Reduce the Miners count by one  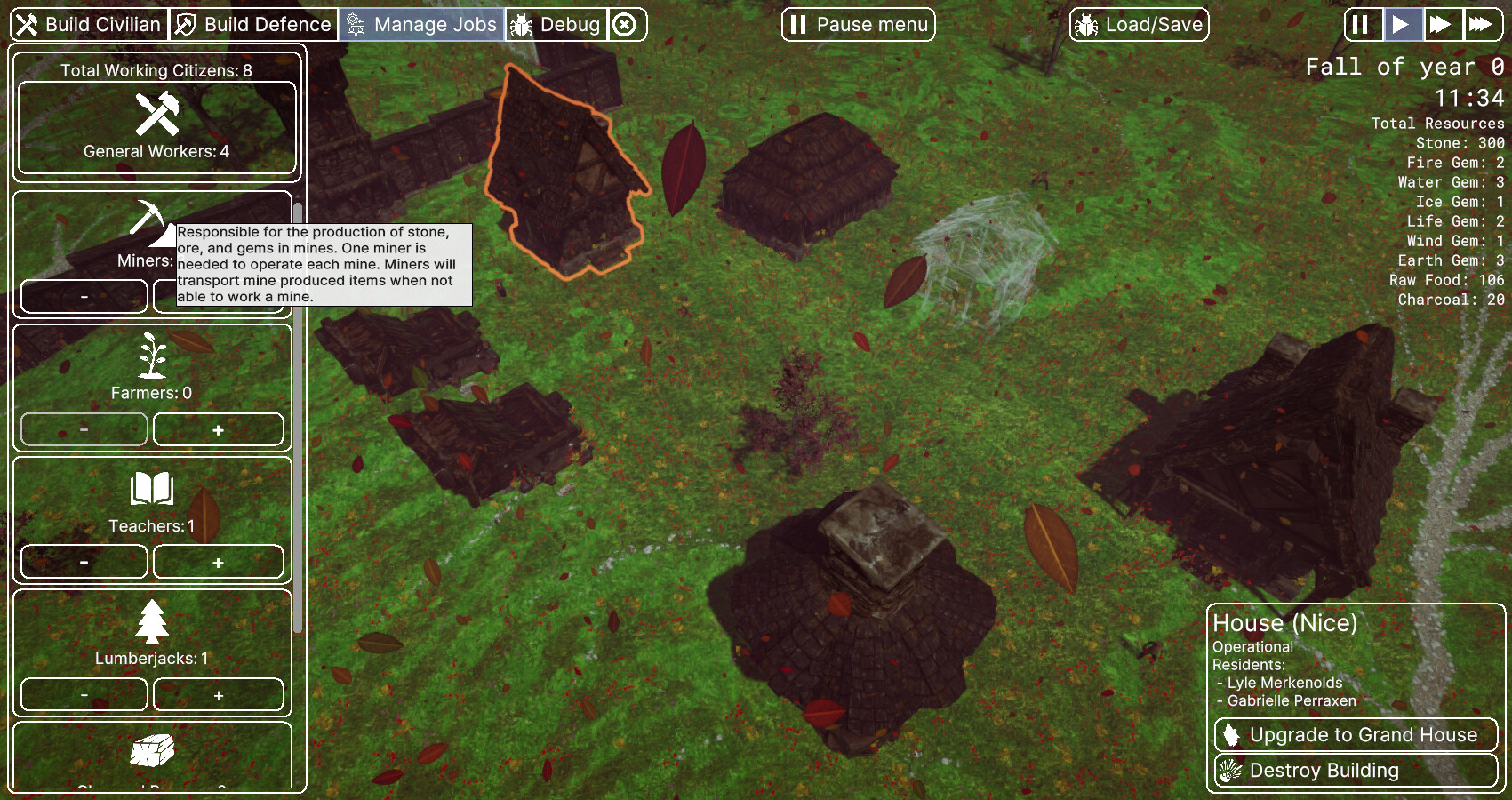(x=84, y=297)
